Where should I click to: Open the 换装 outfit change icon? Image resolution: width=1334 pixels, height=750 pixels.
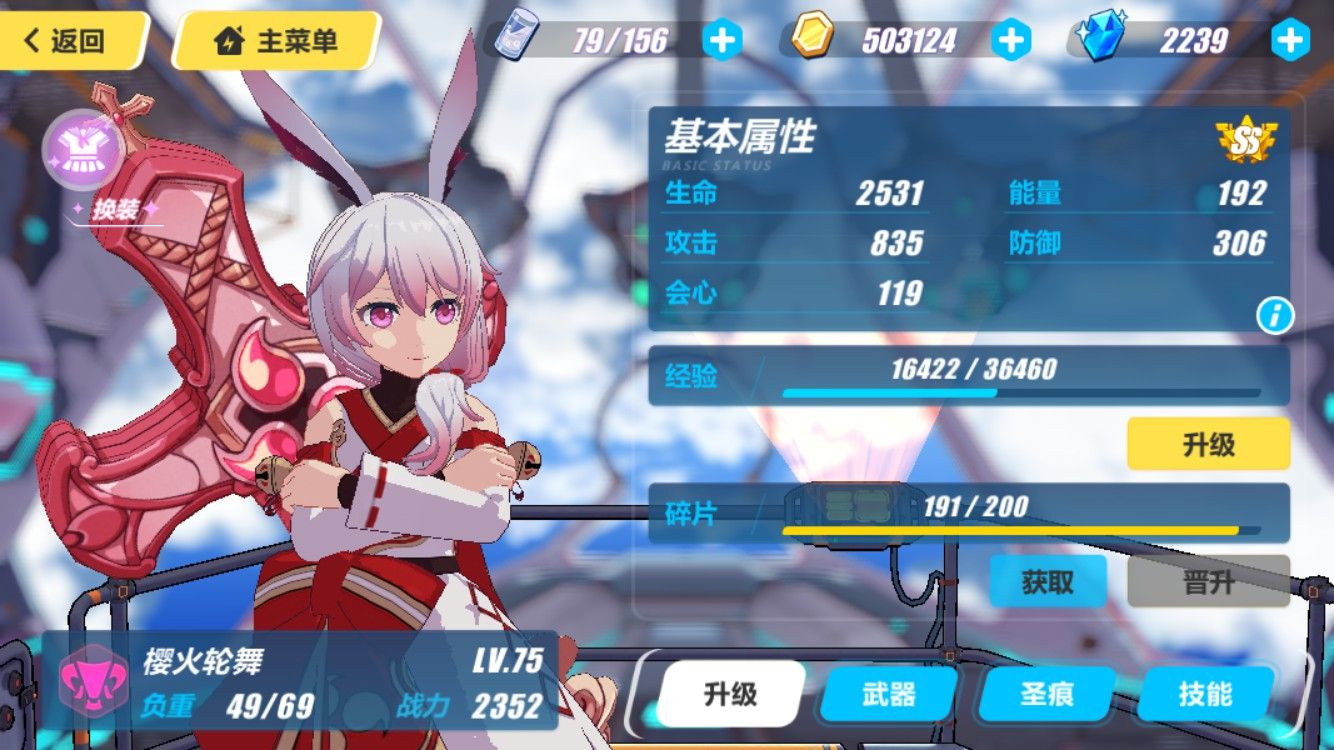(84, 152)
